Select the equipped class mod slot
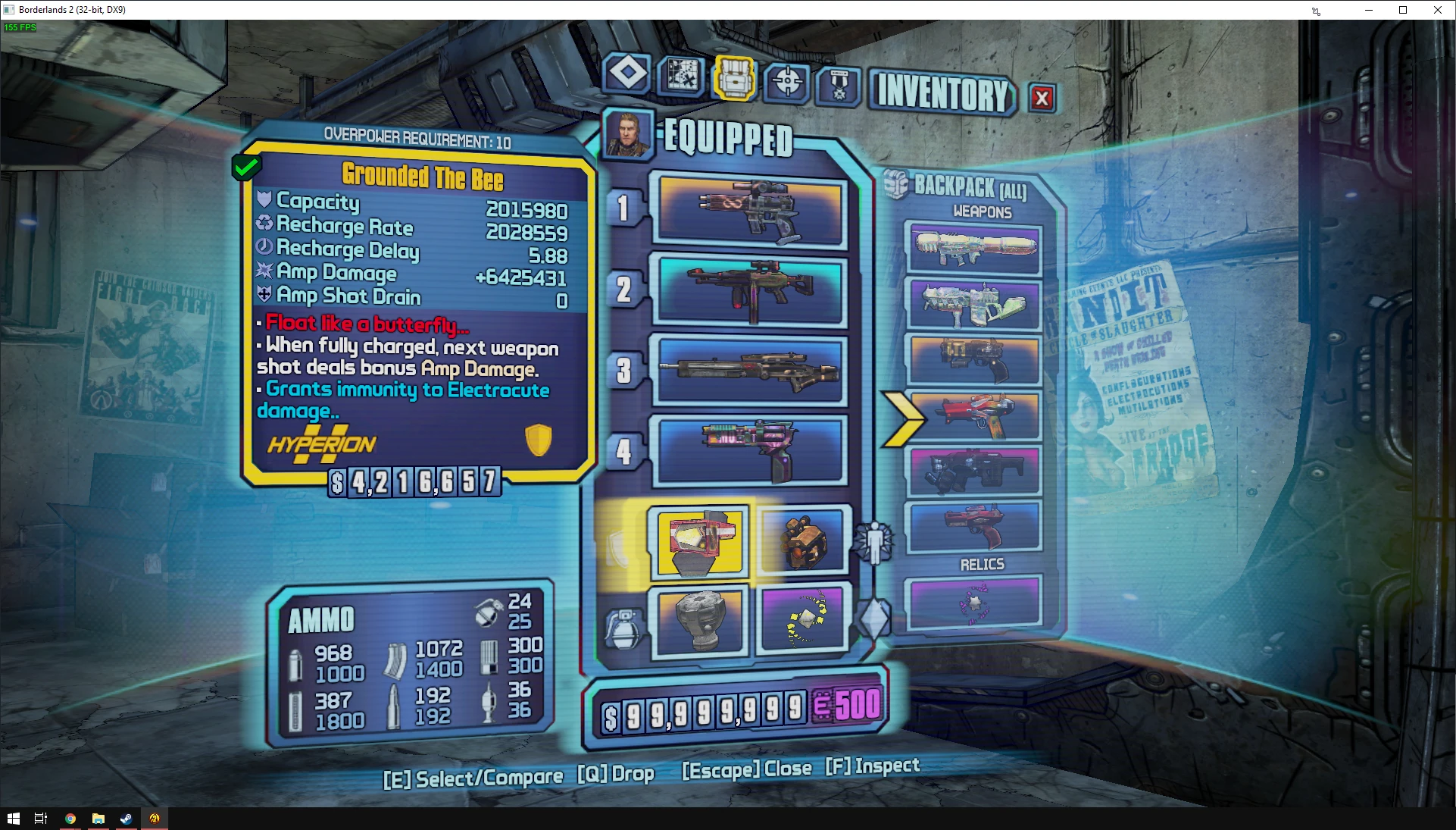 [x=802, y=541]
